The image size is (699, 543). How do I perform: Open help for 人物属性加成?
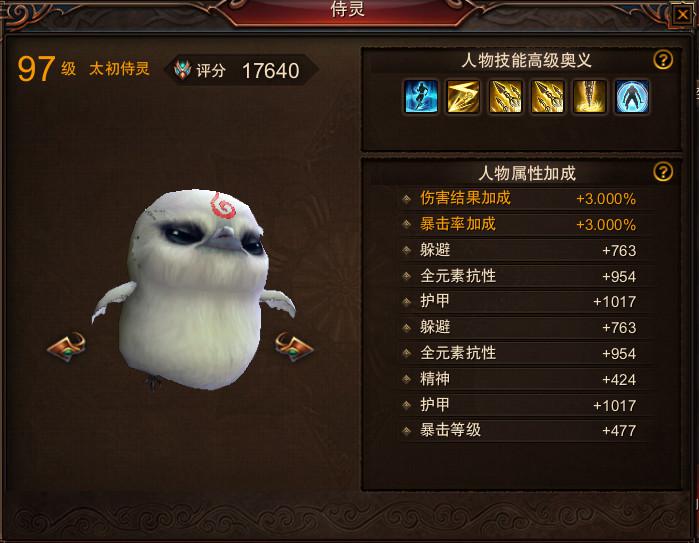click(x=662, y=172)
